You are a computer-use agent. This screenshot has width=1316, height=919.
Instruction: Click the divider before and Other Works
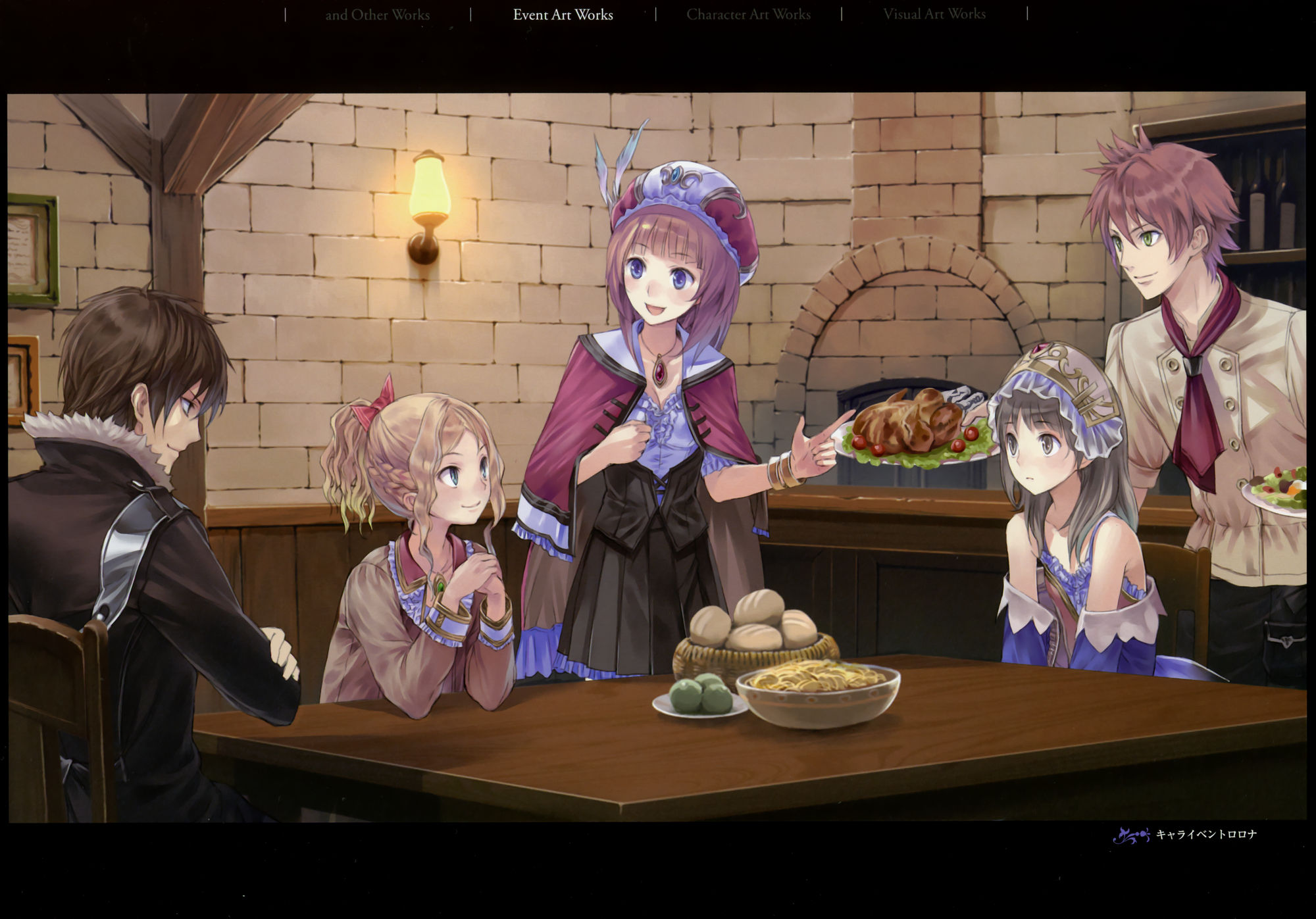click(284, 13)
